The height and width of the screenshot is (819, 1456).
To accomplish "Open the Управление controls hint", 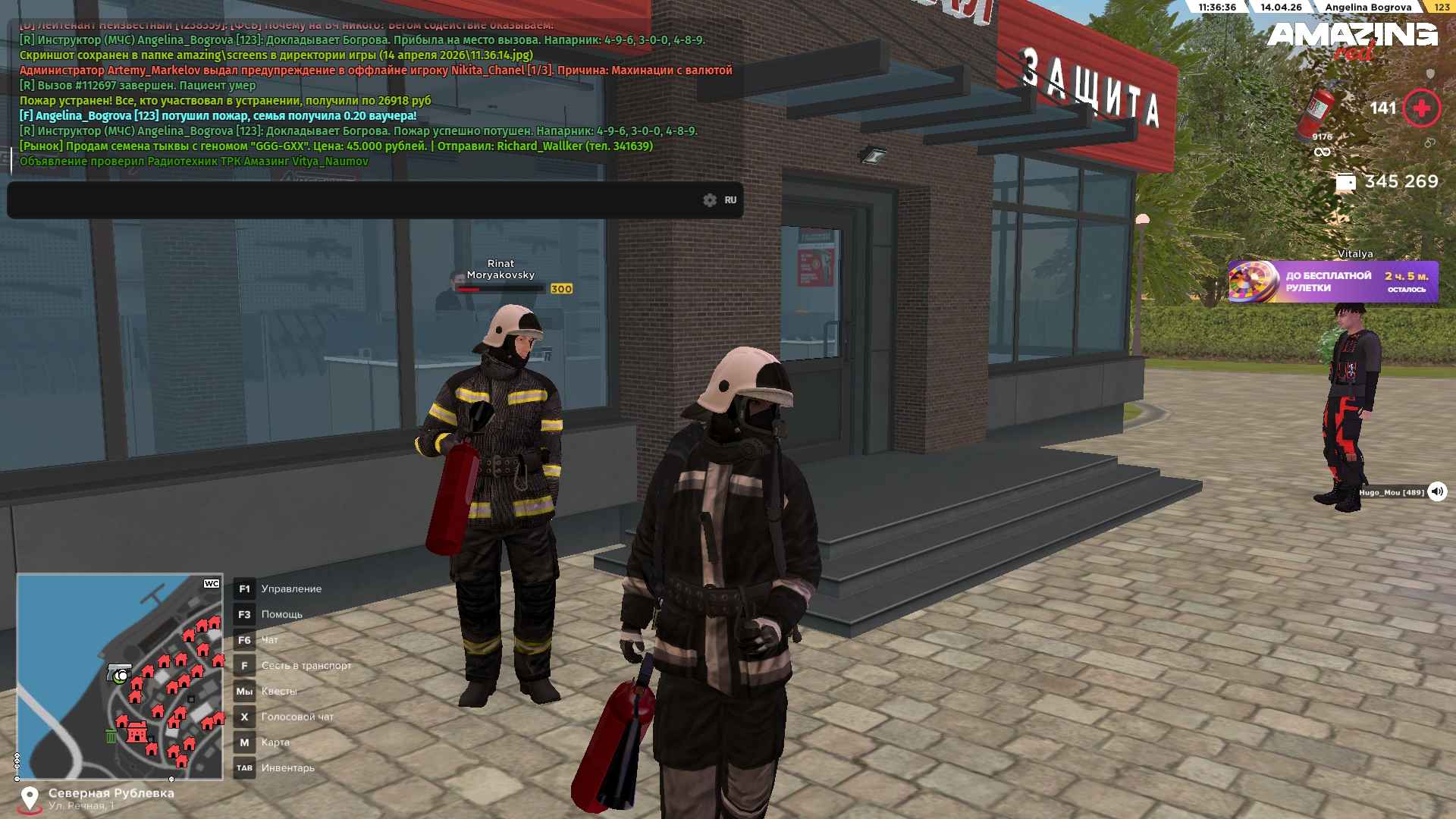I will 291,589.
